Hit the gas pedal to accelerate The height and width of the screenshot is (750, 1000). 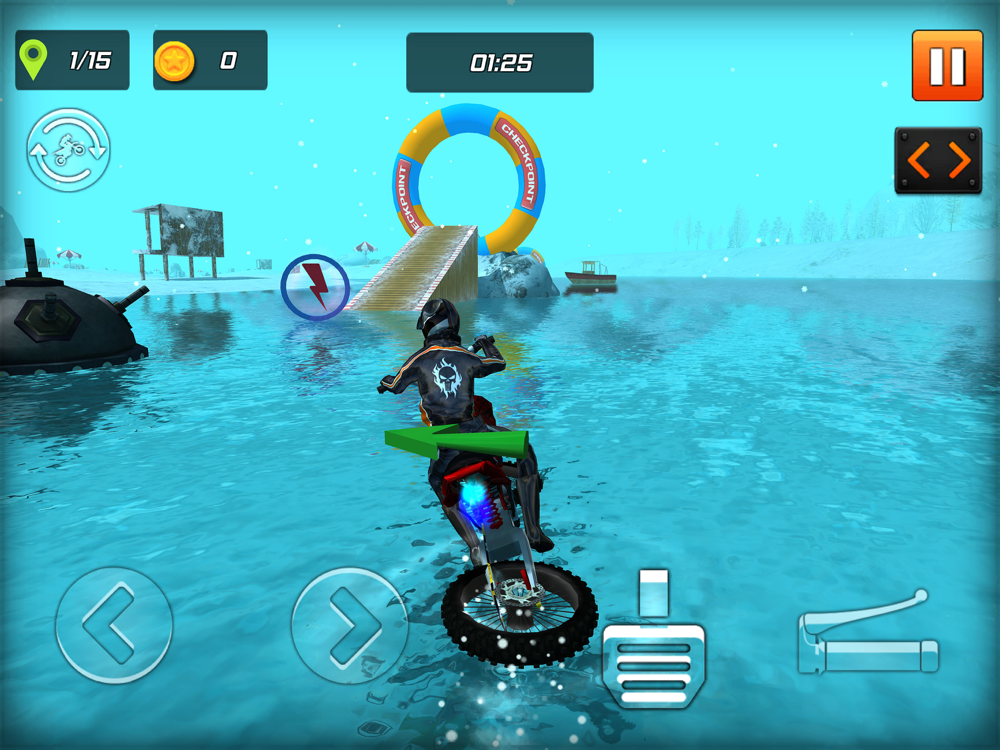click(653, 645)
